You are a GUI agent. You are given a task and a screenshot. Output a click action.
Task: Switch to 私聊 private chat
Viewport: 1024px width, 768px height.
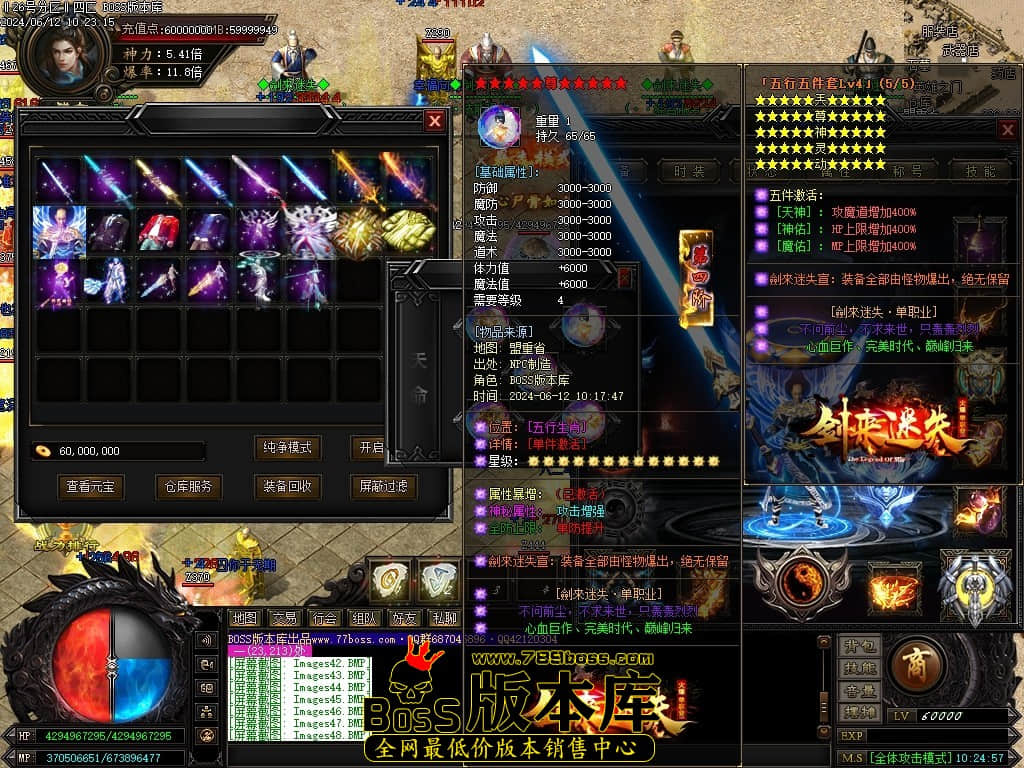(x=443, y=619)
